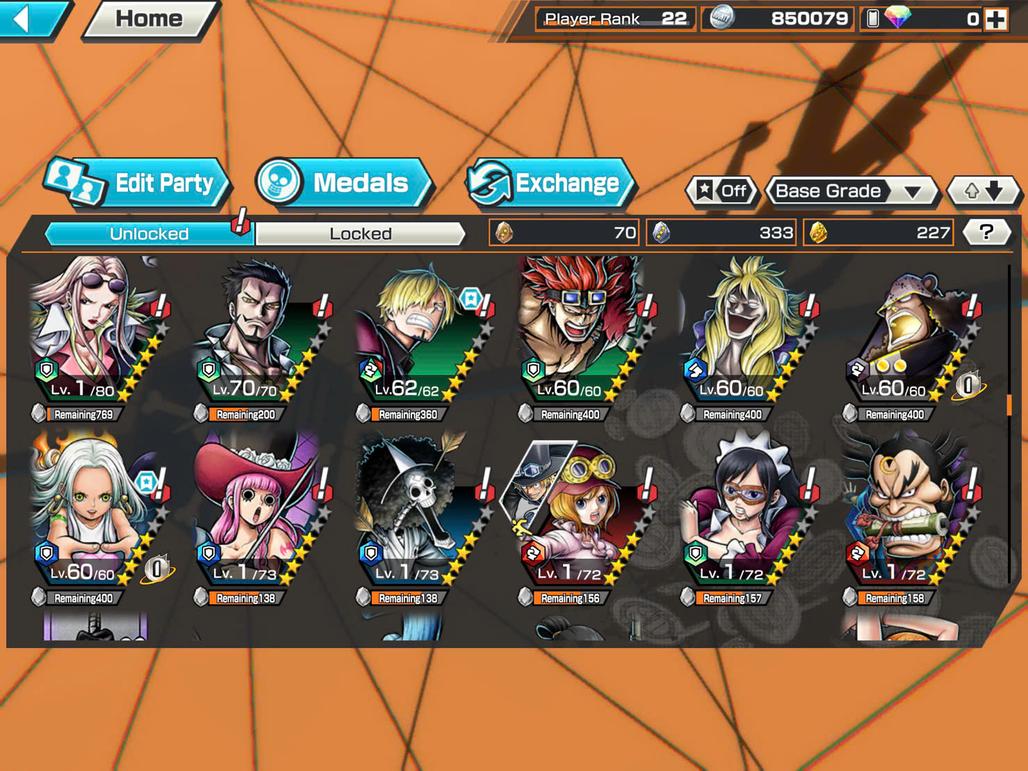The image size is (1028, 771).
Task: Choose the Koala with Sabo character tile
Action: [x=580, y=515]
